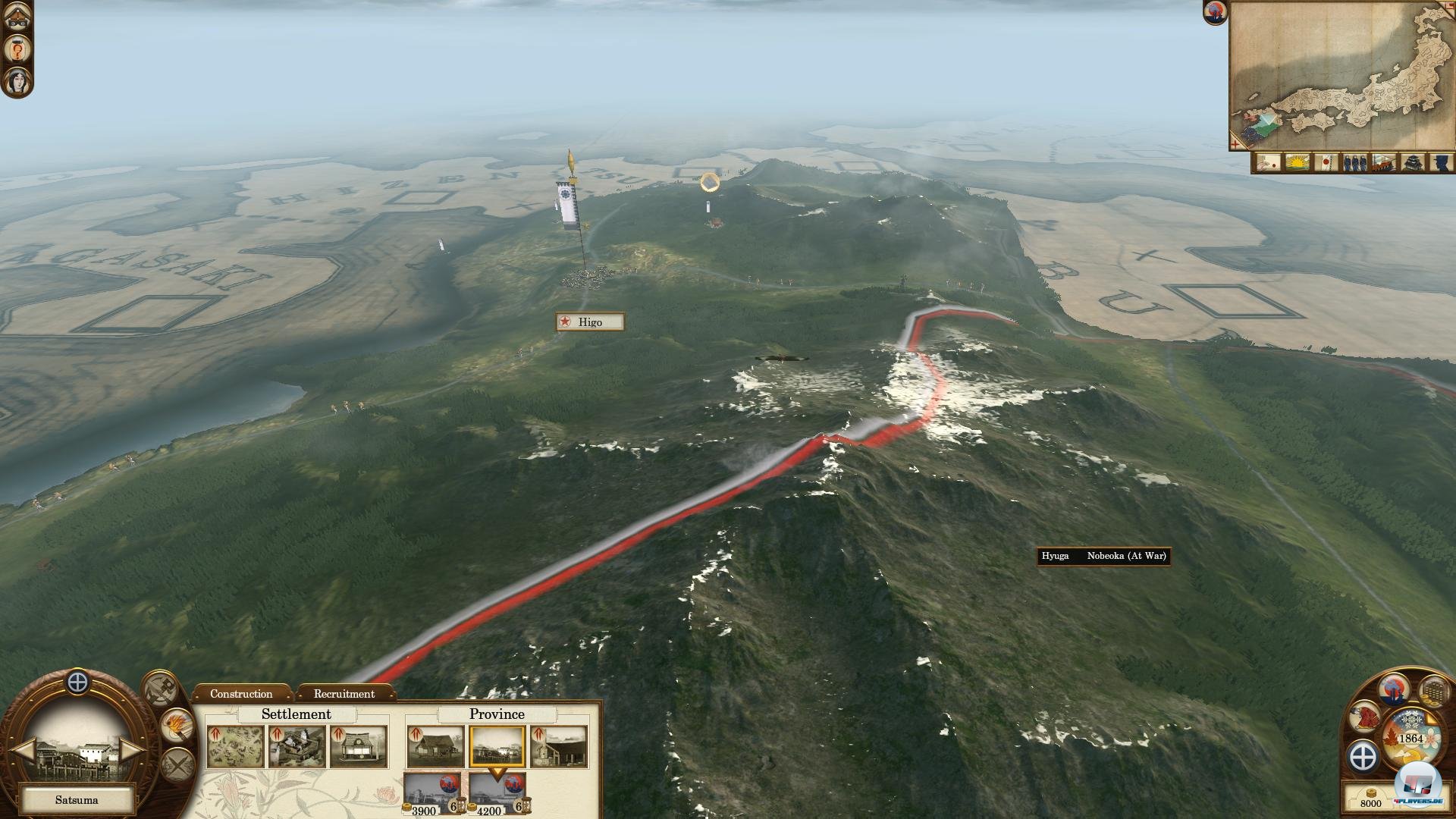Click the hammer and tools repair button
The width and height of the screenshot is (1456, 819).
click(162, 688)
